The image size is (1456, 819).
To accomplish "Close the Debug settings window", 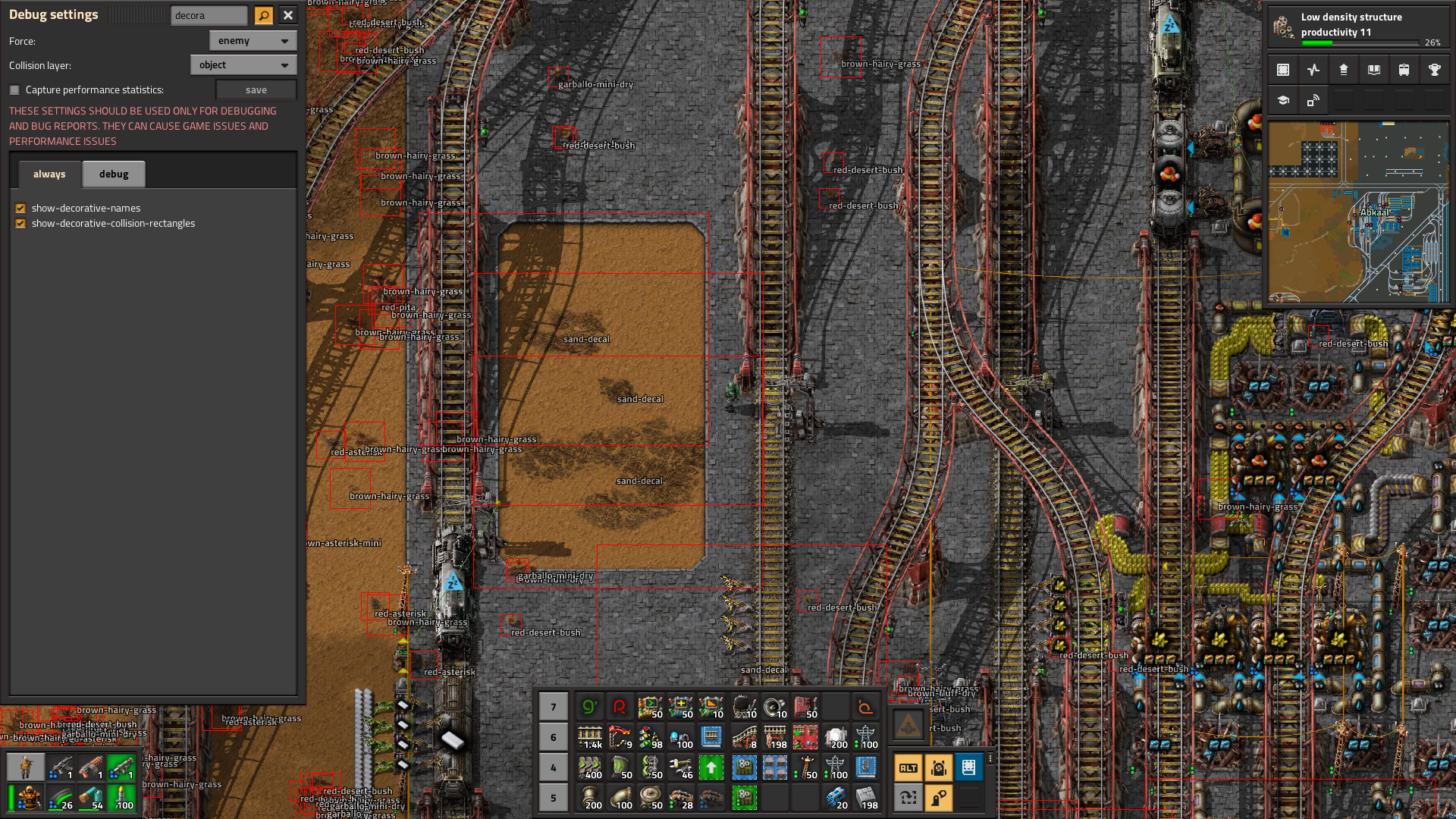I will pos(288,15).
